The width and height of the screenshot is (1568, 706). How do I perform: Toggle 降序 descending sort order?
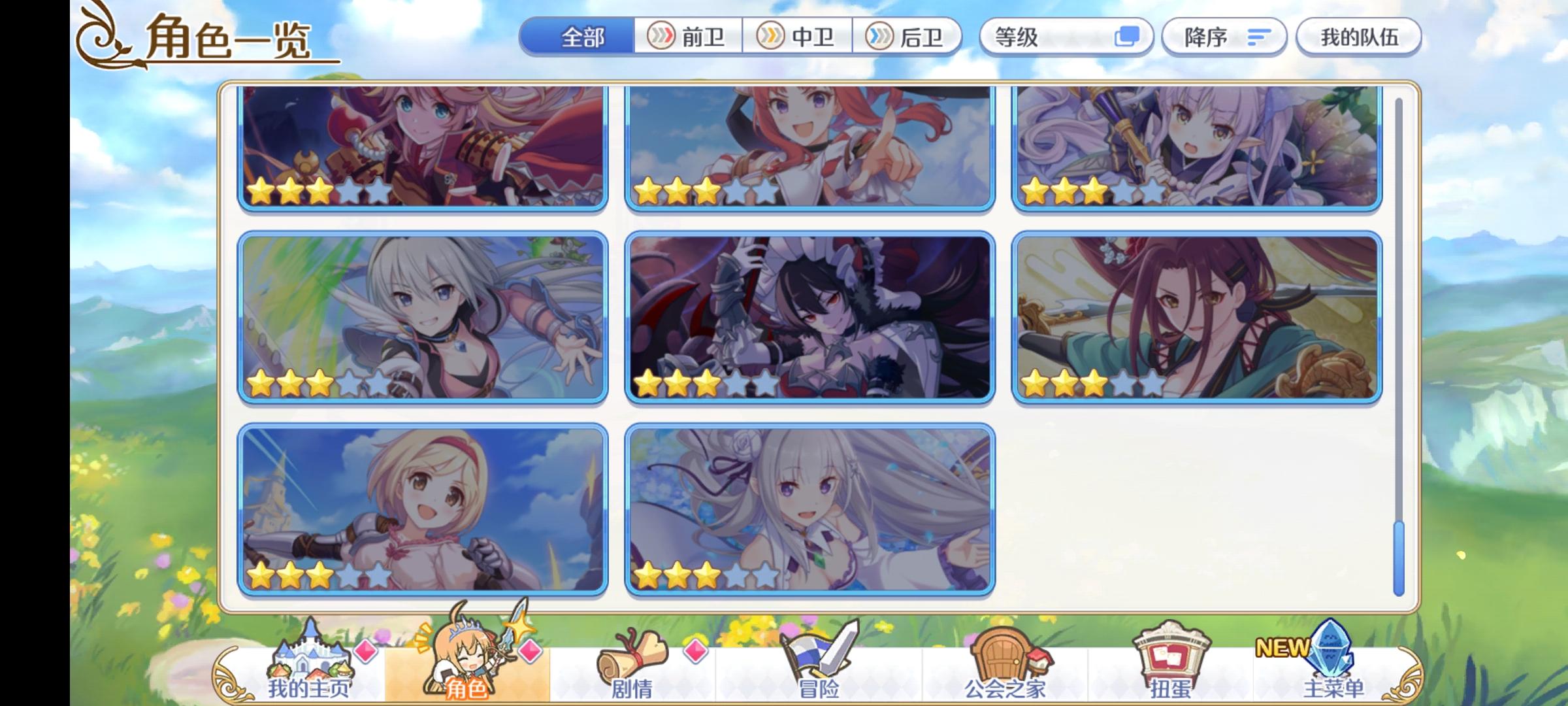pyautogui.click(x=1225, y=37)
